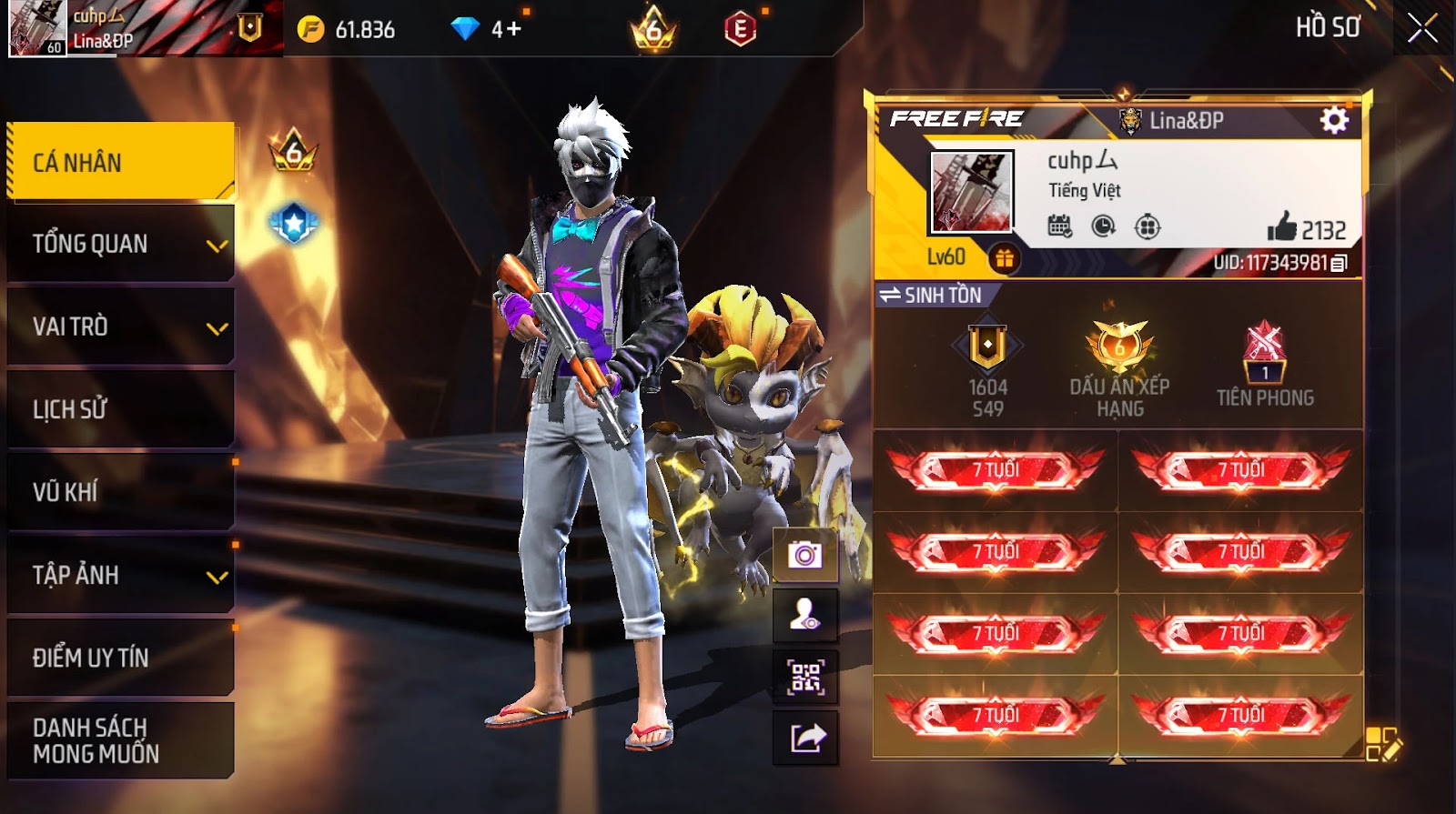Open profile settings gear icon
Image resolution: width=1456 pixels, height=814 pixels.
tap(1334, 120)
